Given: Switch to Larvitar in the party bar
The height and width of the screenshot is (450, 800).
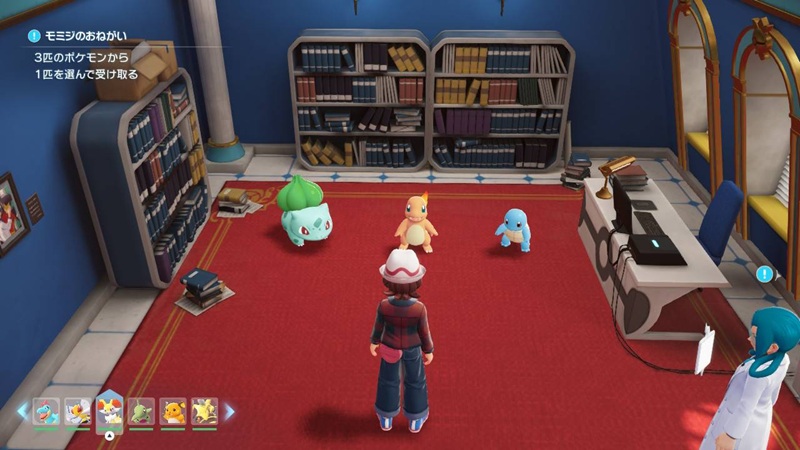Looking at the screenshot, I should coord(142,411).
